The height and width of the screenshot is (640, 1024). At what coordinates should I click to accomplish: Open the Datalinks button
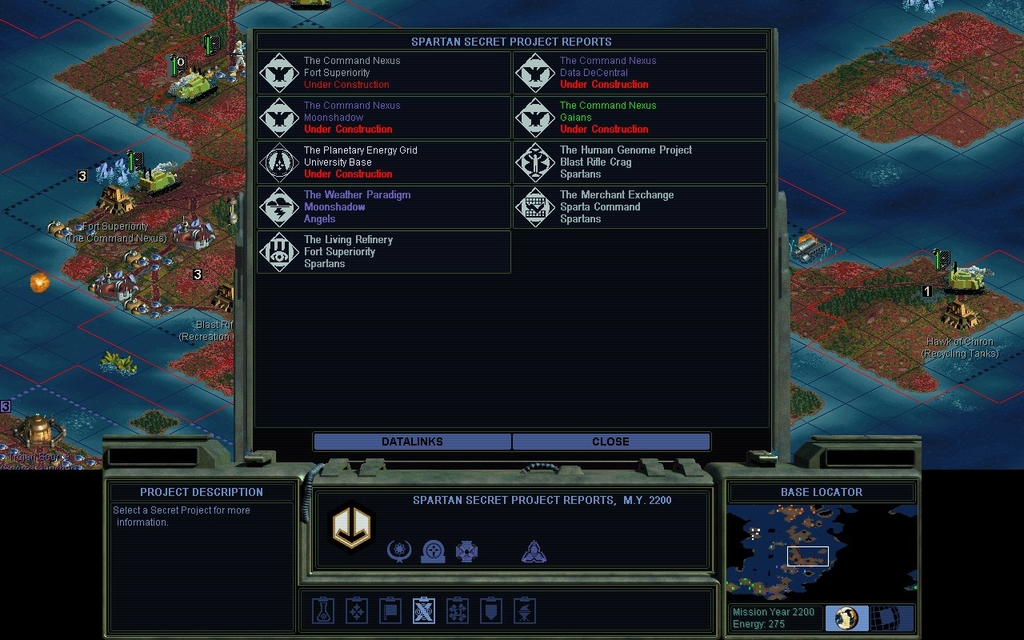412,441
